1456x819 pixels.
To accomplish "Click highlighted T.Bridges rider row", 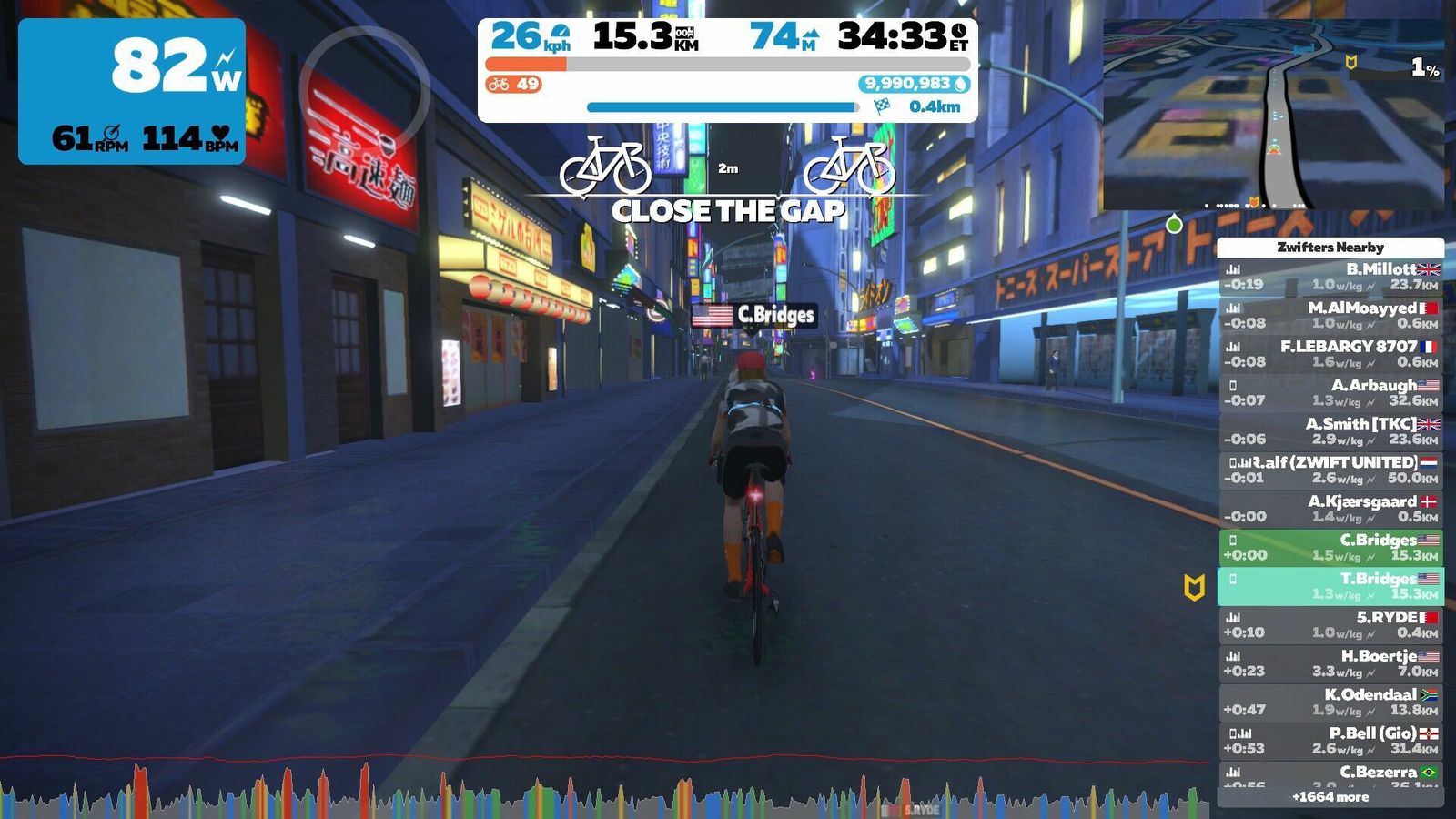I will [x=1330, y=586].
